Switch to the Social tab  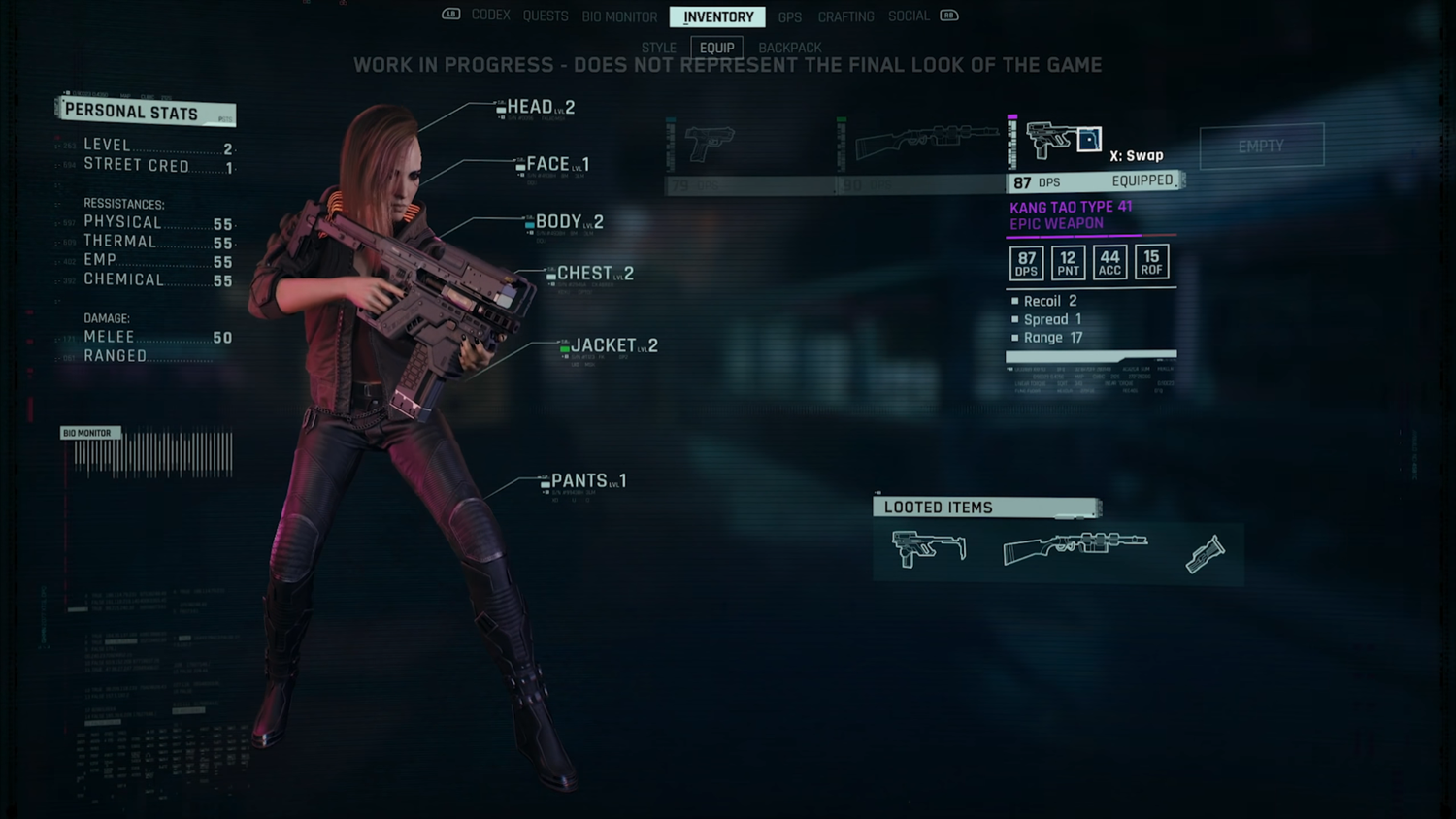(909, 16)
